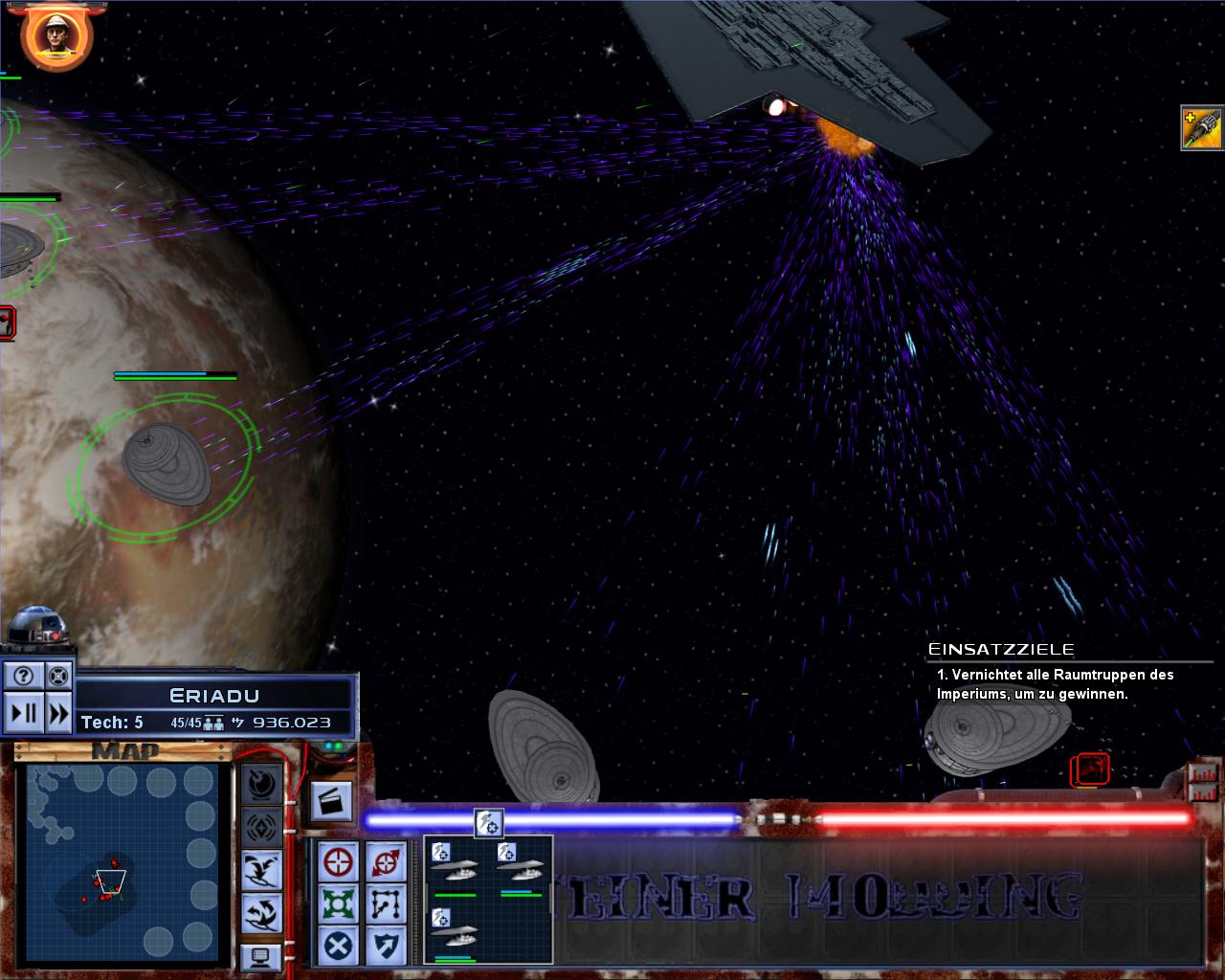Toggle the play/pause game speed button
The height and width of the screenshot is (980, 1225).
[23, 713]
